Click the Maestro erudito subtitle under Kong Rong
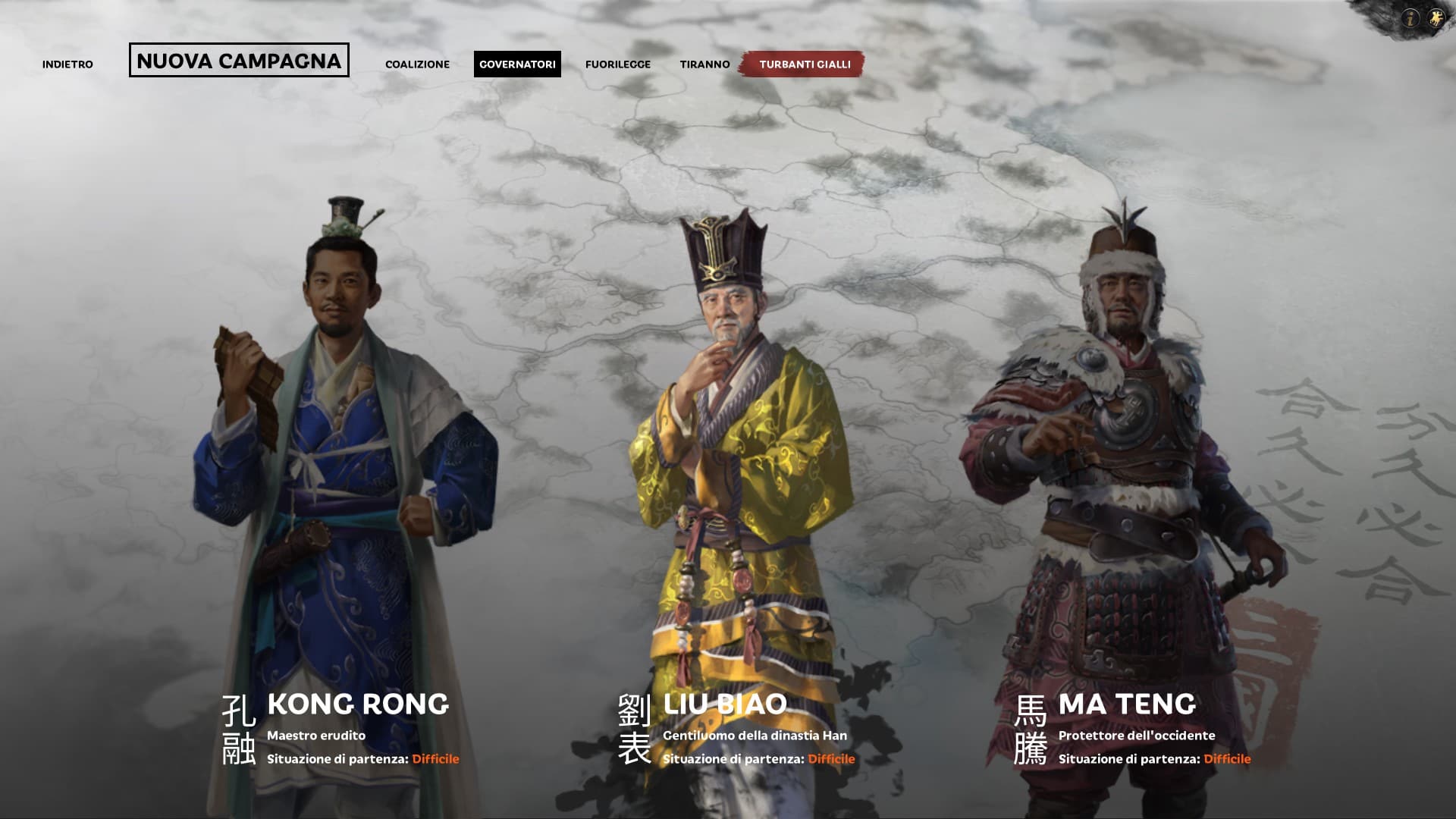Screen dimensions: 1456x819 316,735
